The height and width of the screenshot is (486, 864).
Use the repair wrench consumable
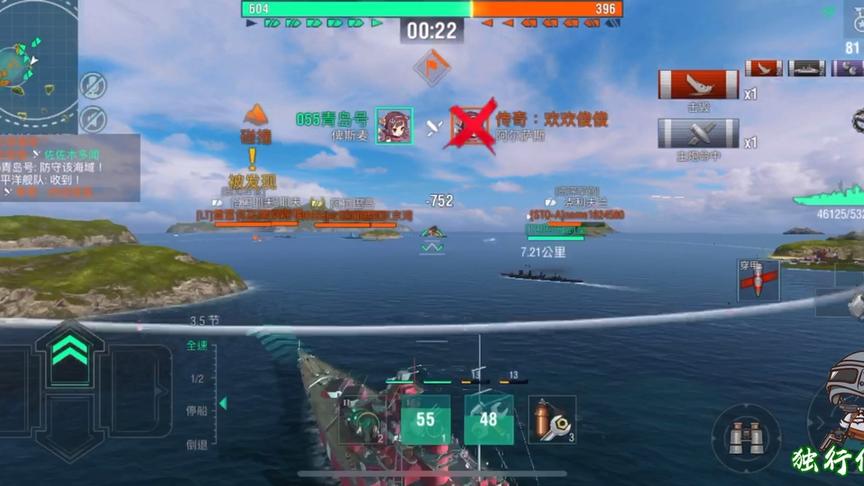click(x=552, y=419)
